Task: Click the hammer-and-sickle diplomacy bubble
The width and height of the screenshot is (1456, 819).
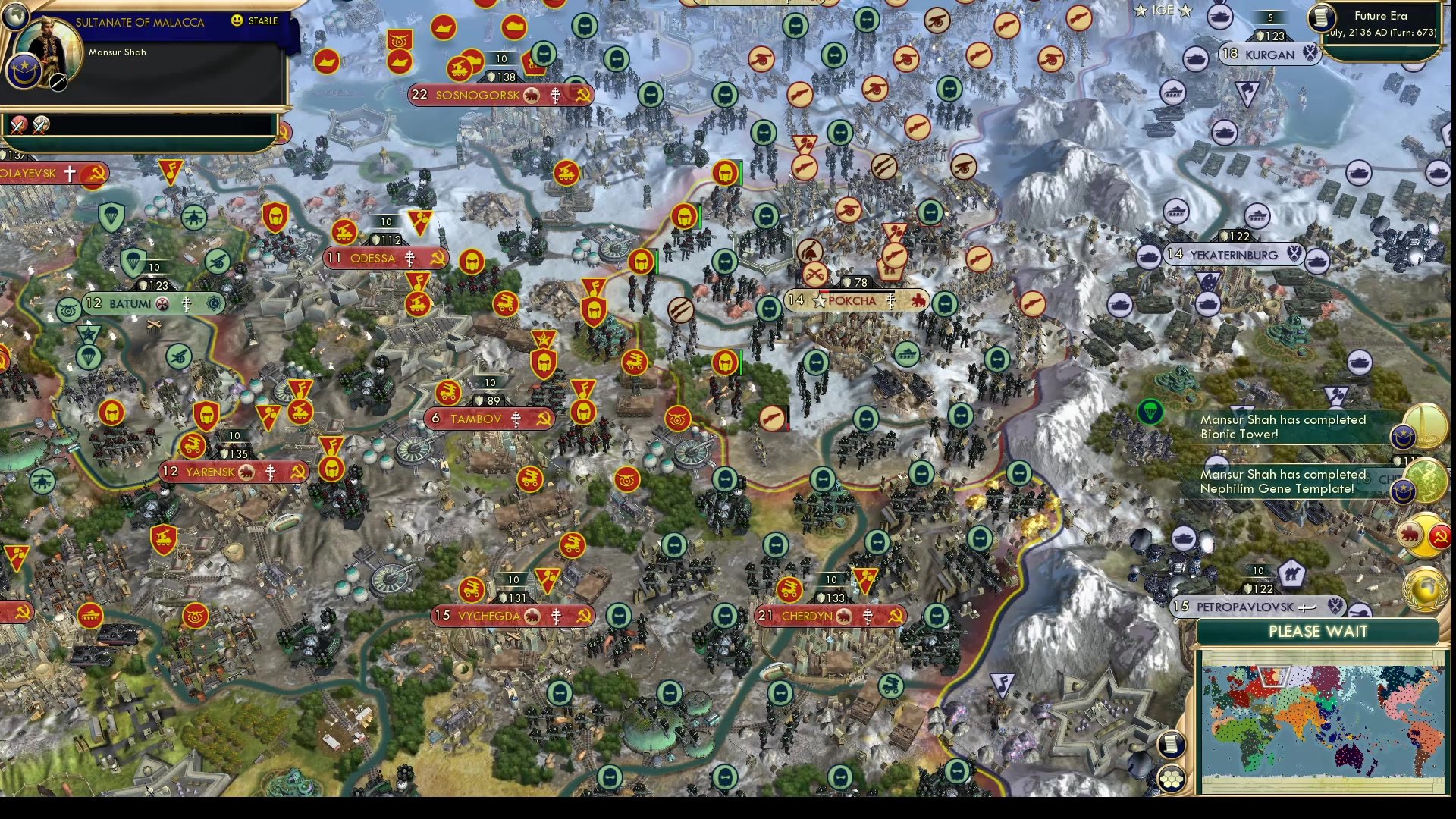Action: tap(1440, 537)
